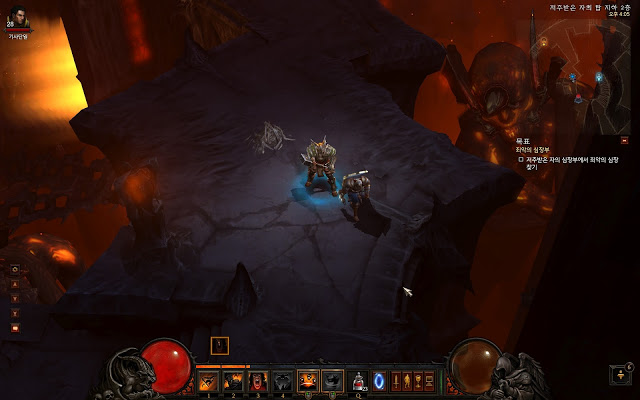This screenshot has width=640, height=400.
Task: Click the hero portrait at level 28
Action: click(x=18, y=16)
